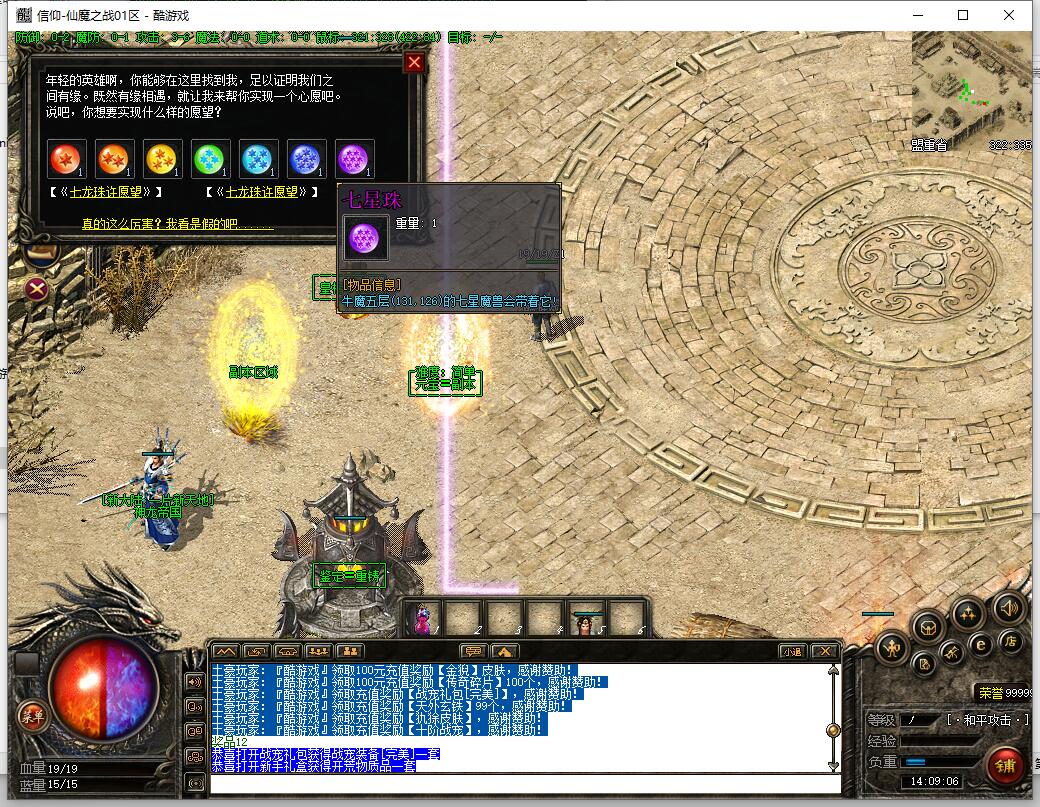The height and width of the screenshot is (807, 1040).
Task: Toggle the round speaker sound icon
Action: [1008, 606]
